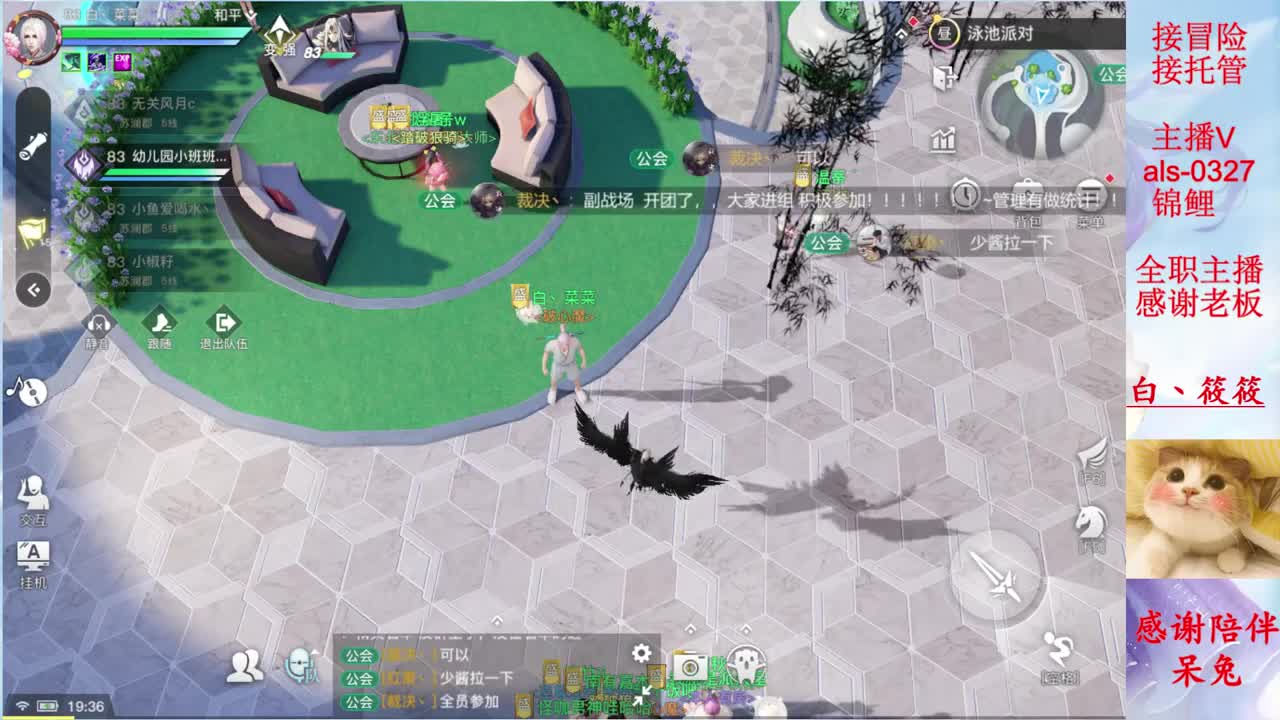Toggle mute with the 静音 headphone button
The width and height of the screenshot is (1280, 720).
click(x=97, y=325)
